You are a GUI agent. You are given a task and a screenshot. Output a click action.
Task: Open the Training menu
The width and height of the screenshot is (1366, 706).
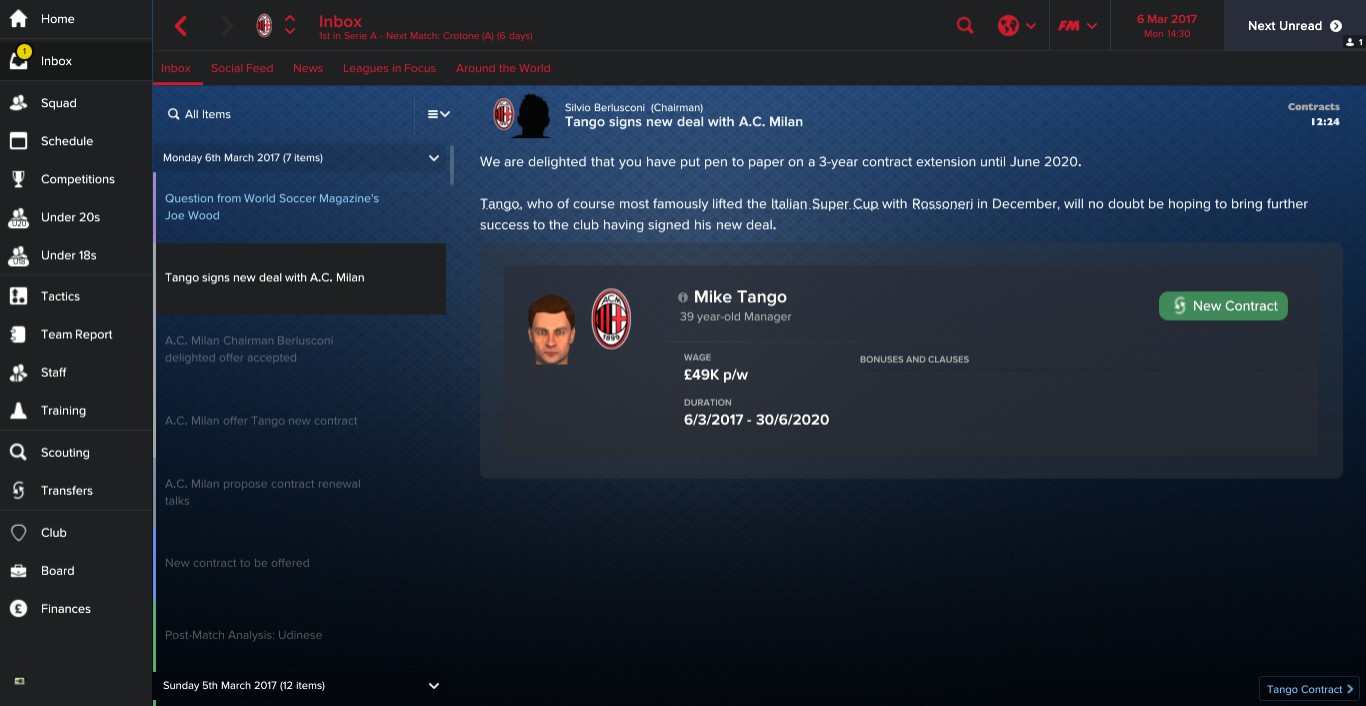(63, 410)
